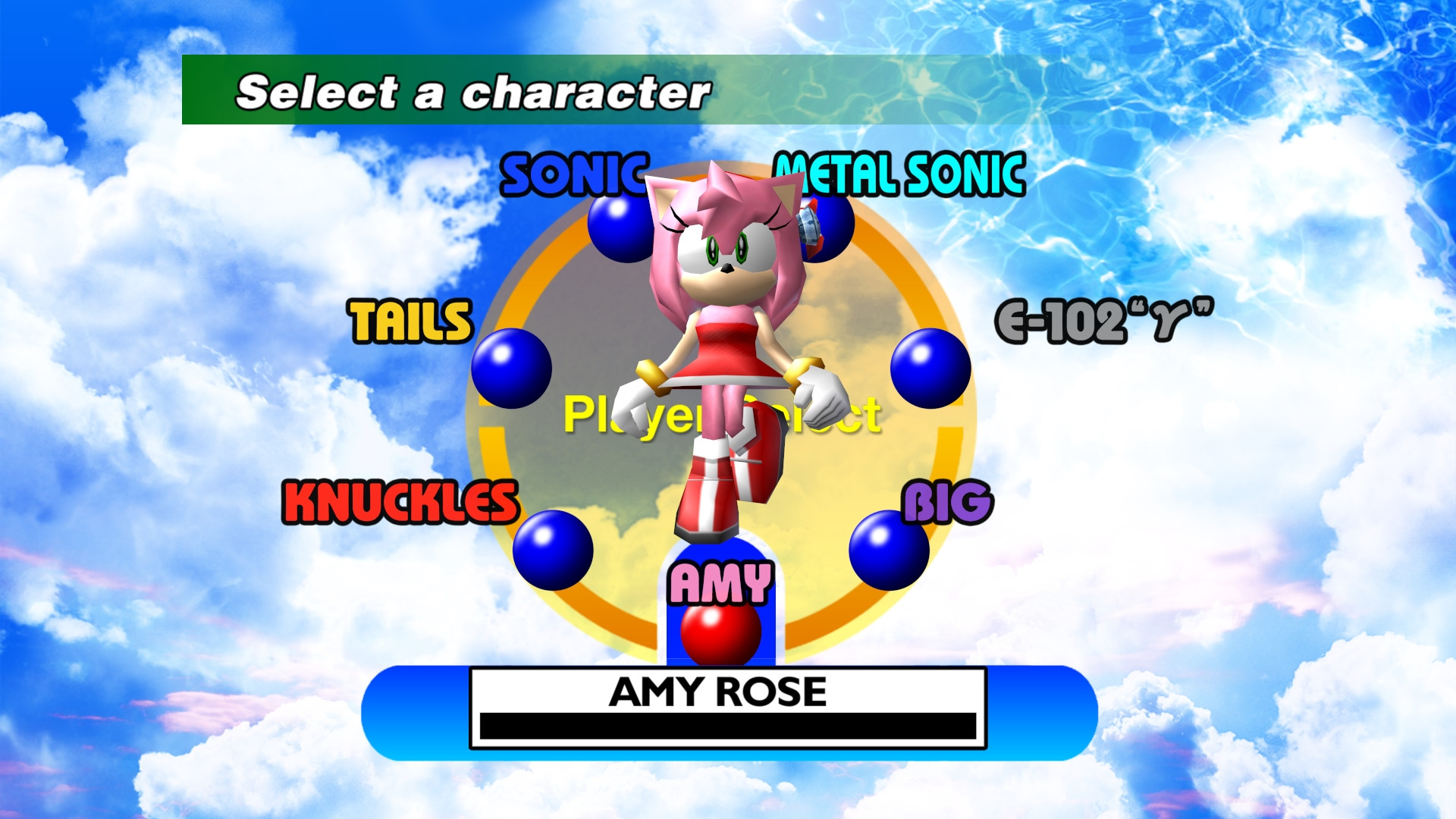Toggle selection onto the BIG label
The image size is (1456, 819).
[947, 500]
